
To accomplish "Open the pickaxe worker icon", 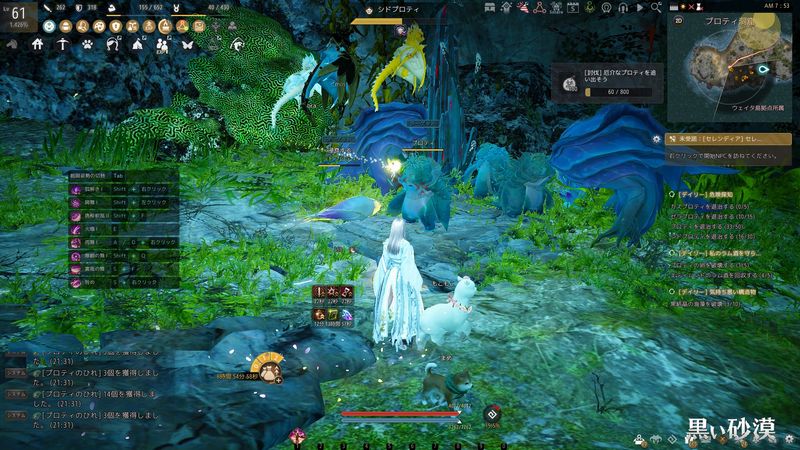I will tap(63, 44).
